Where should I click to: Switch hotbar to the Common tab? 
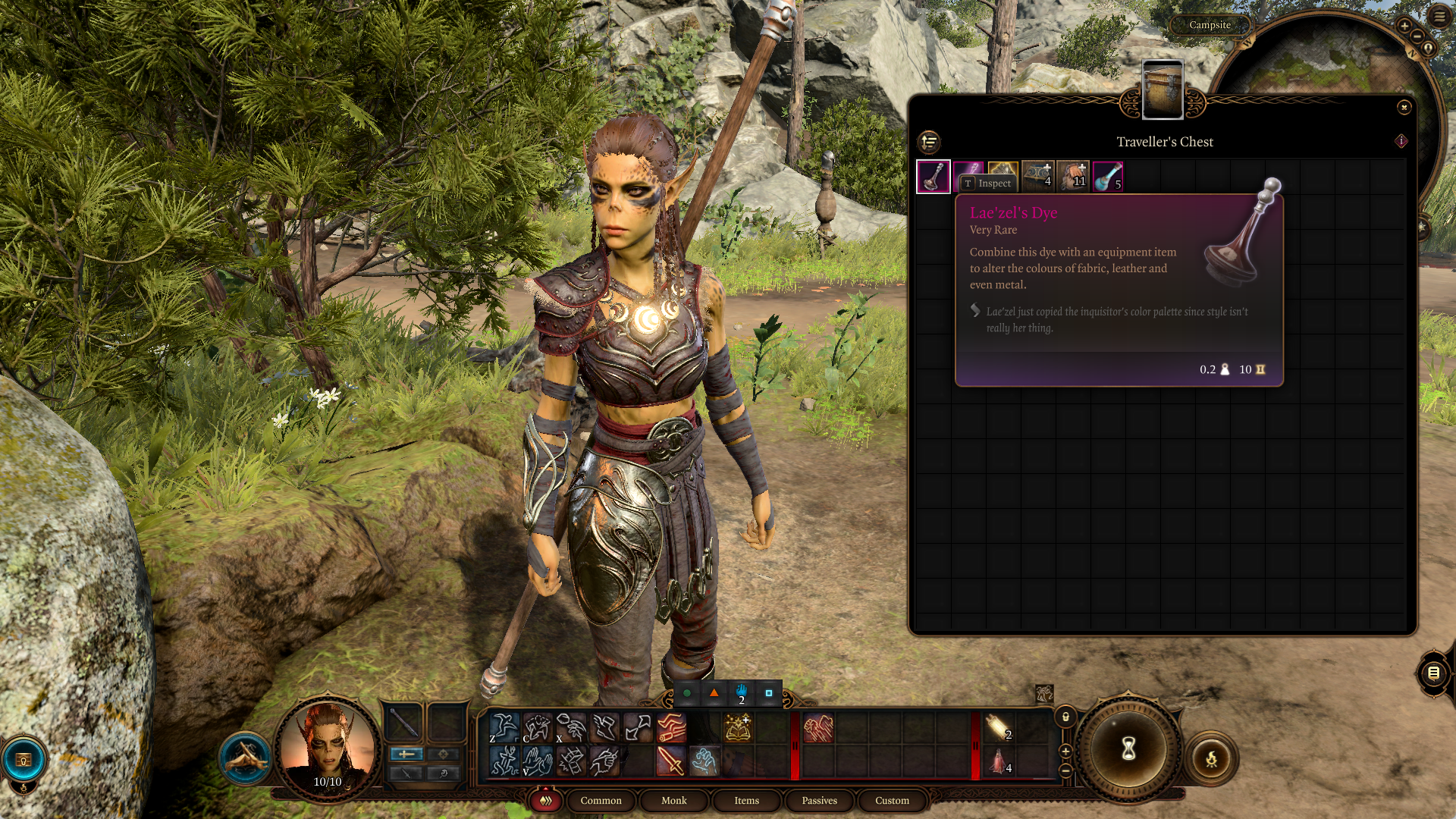601,801
